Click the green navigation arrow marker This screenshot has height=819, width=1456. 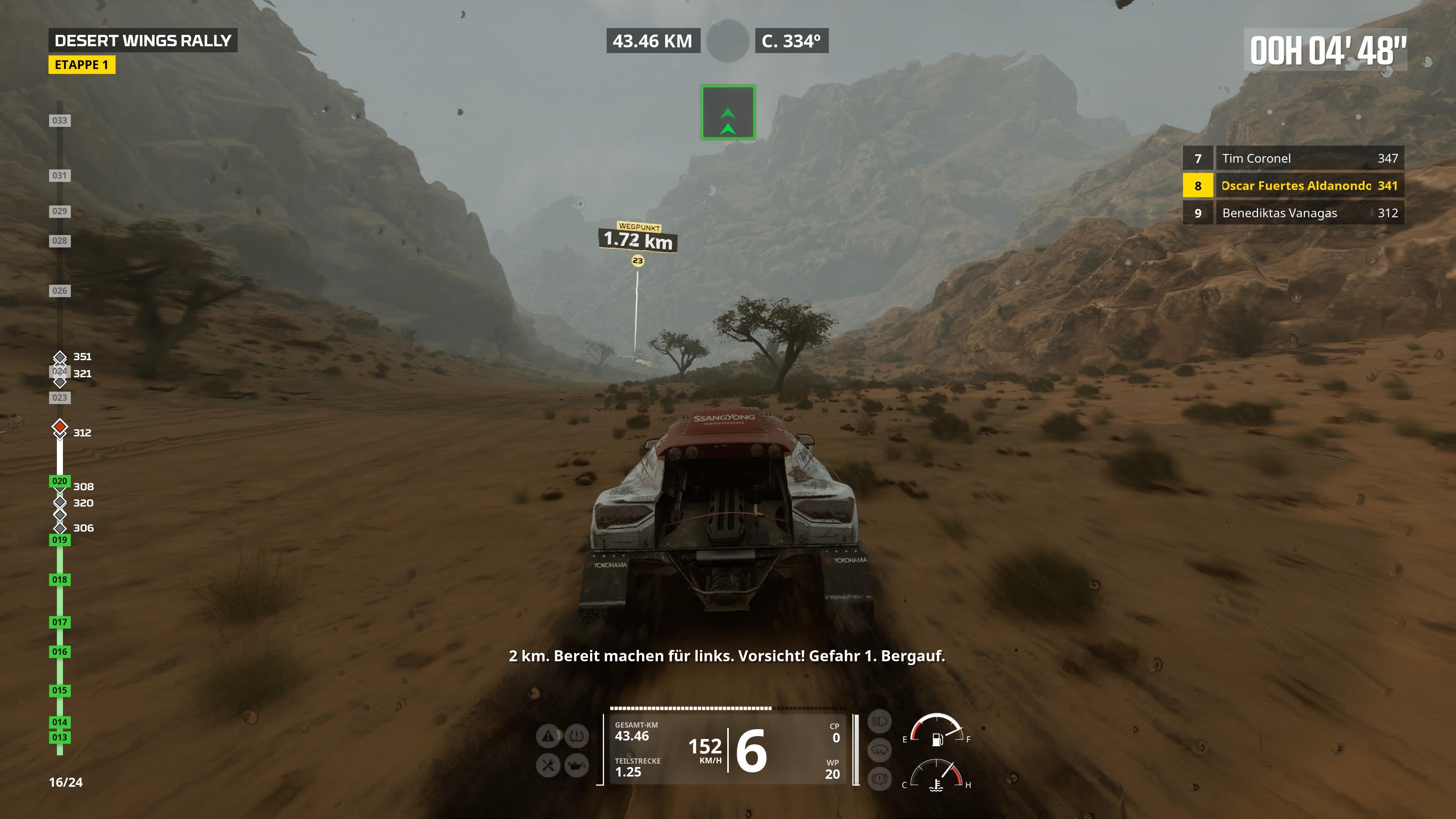coord(728,112)
